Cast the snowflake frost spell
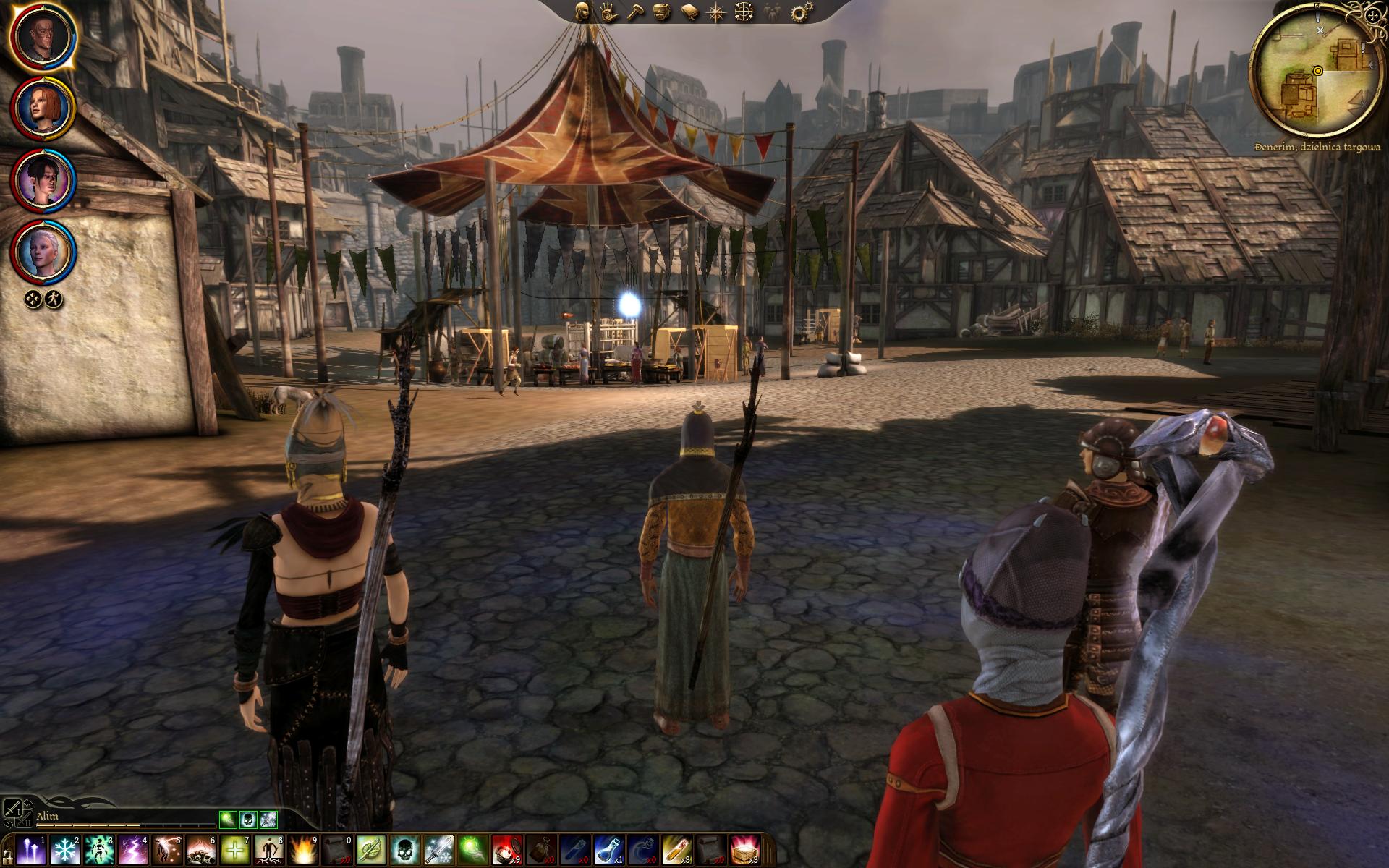The width and height of the screenshot is (1389, 868). [x=64, y=847]
